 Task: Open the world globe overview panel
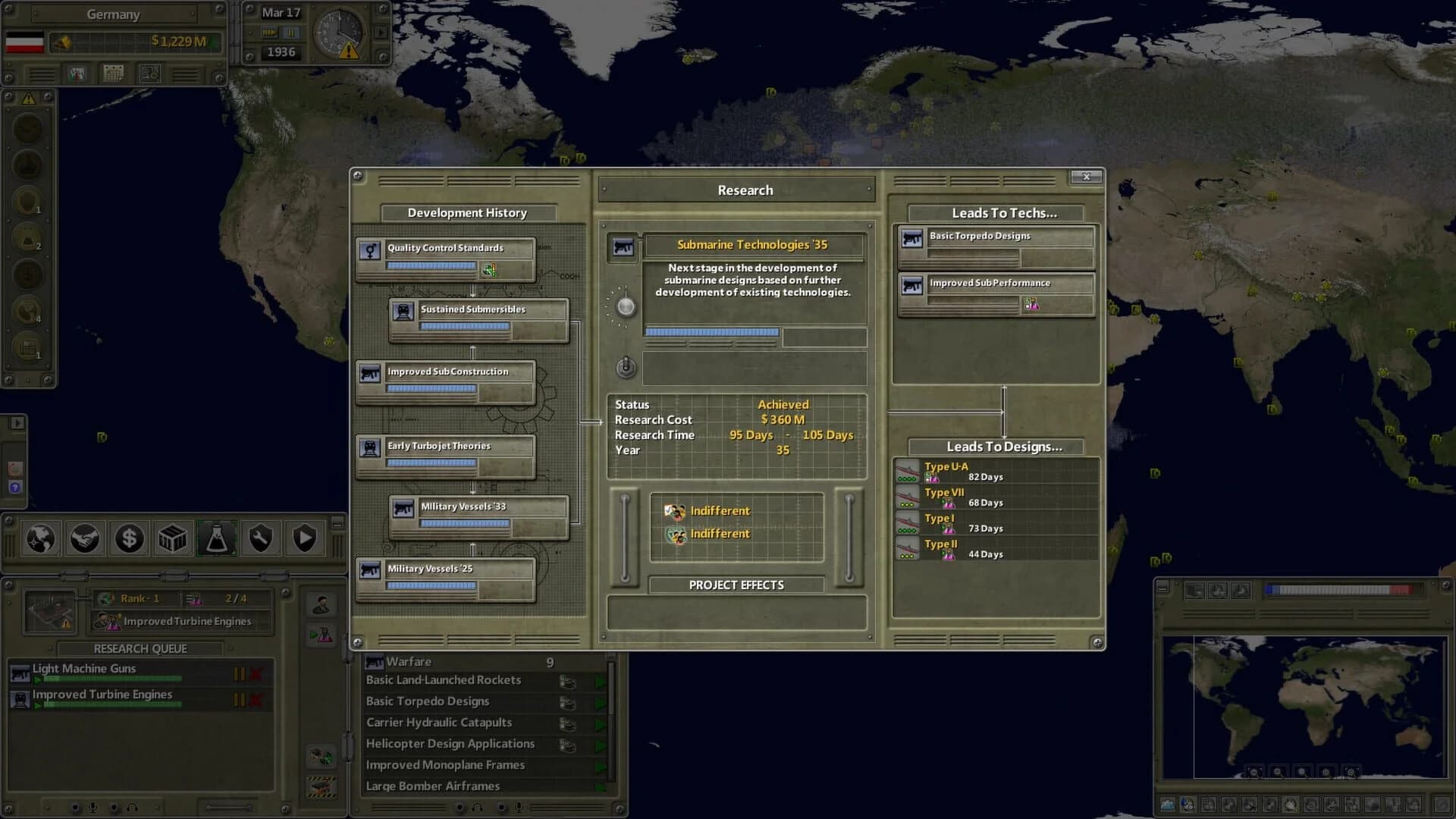[x=40, y=539]
